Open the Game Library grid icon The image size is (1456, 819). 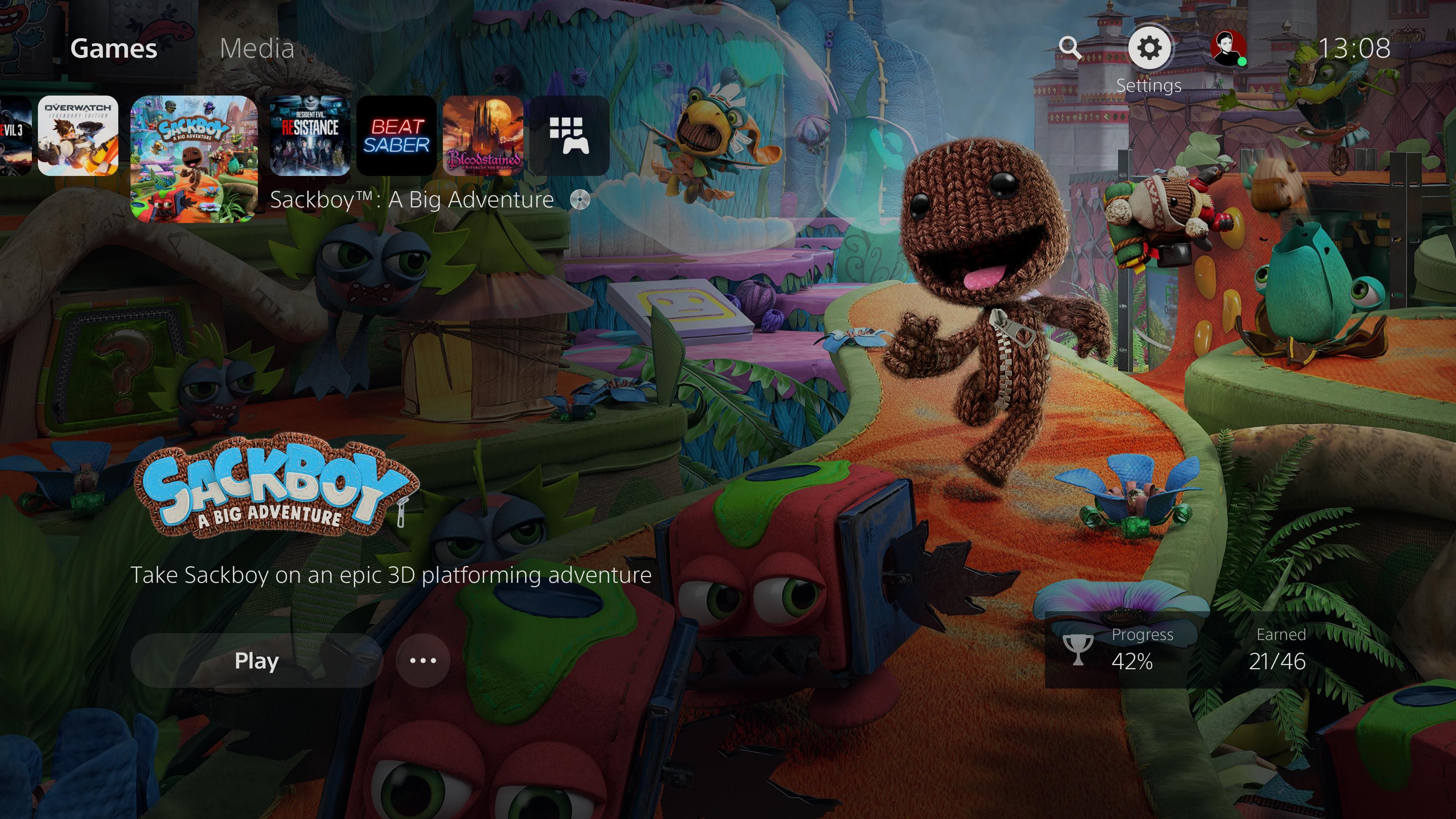(570, 136)
